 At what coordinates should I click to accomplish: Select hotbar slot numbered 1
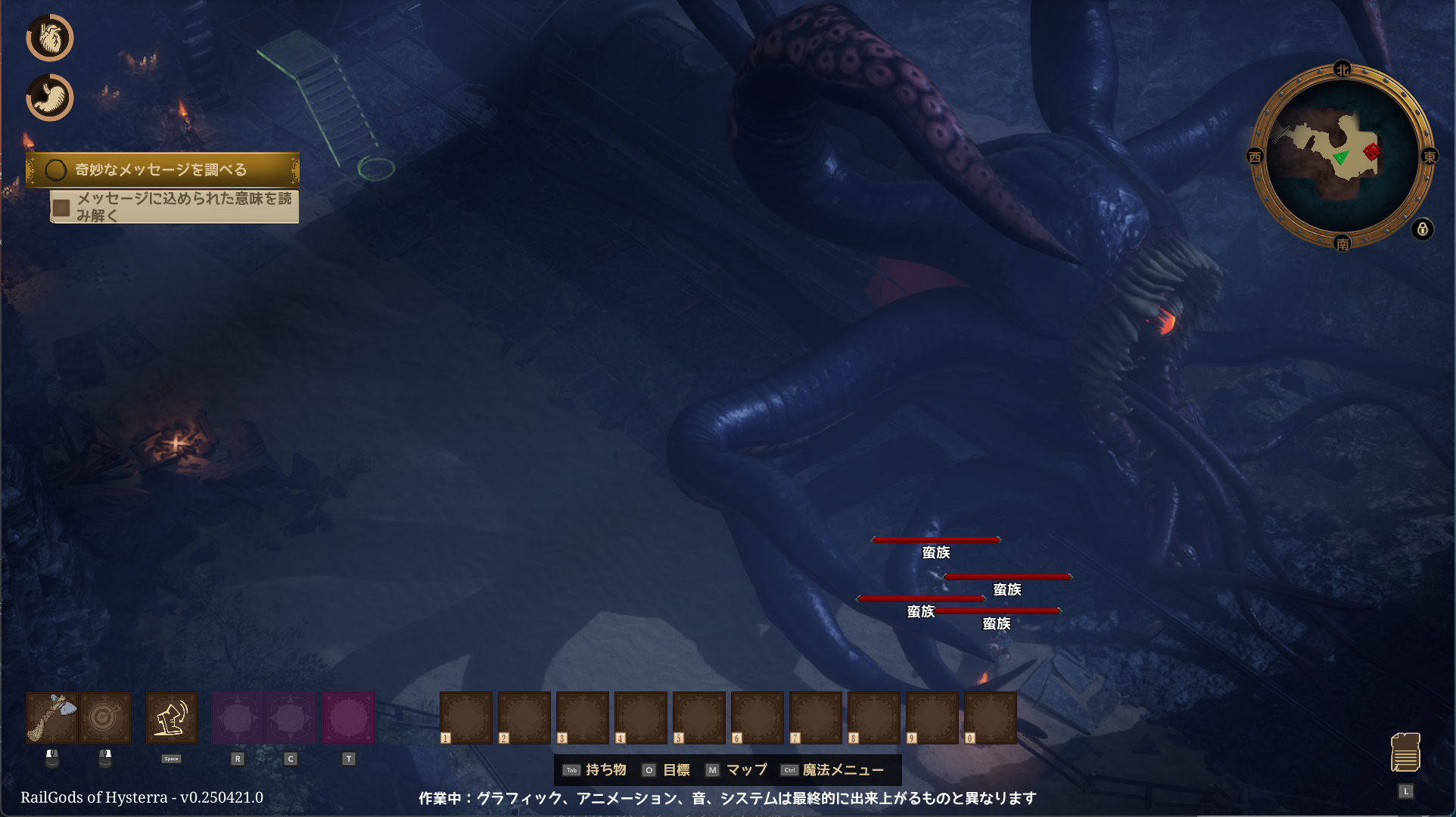[466, 717]
